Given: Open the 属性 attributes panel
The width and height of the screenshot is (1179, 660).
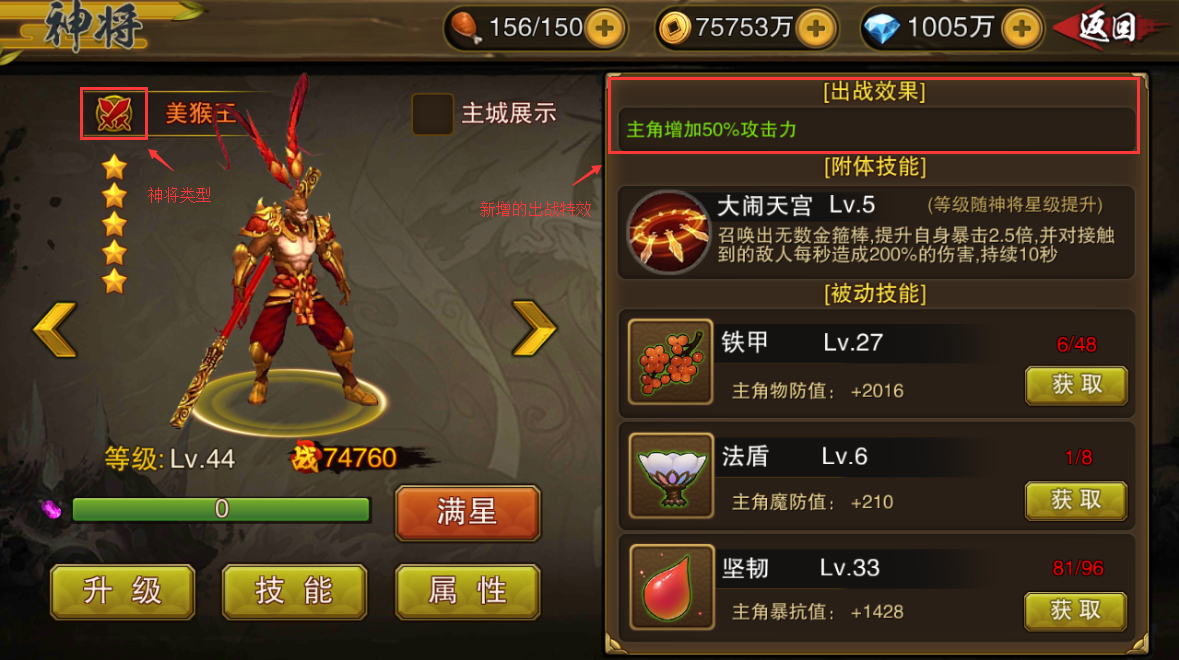Looking at the screenshot, I should 467,591.
